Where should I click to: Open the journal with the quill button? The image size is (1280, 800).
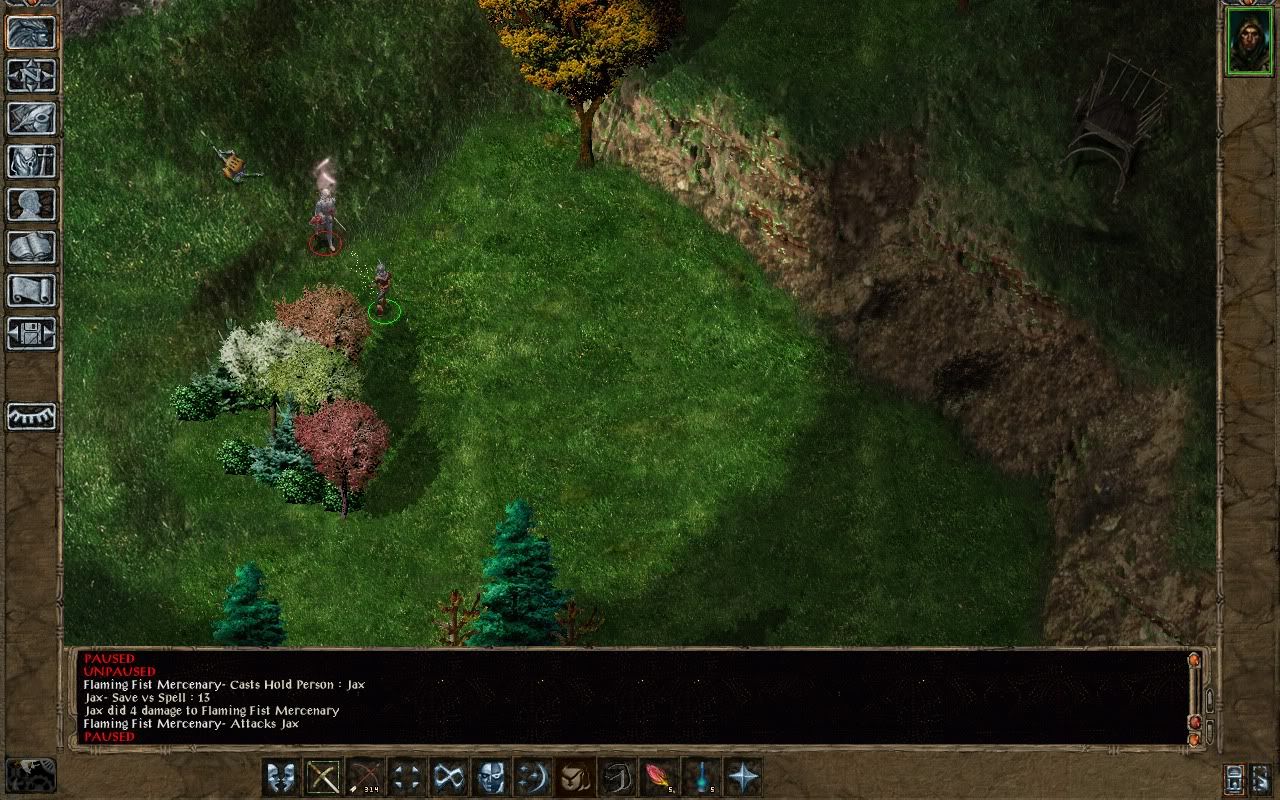point(32,118)
